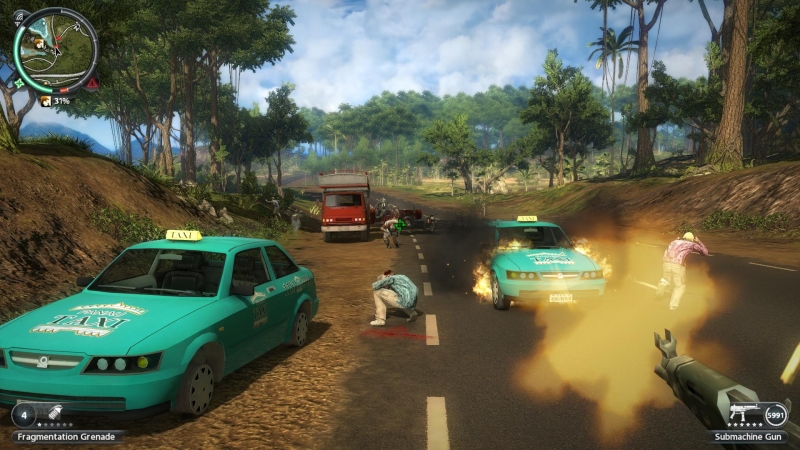
Task: Click the green star icon beside the minimap
Action: pos(17,82)
